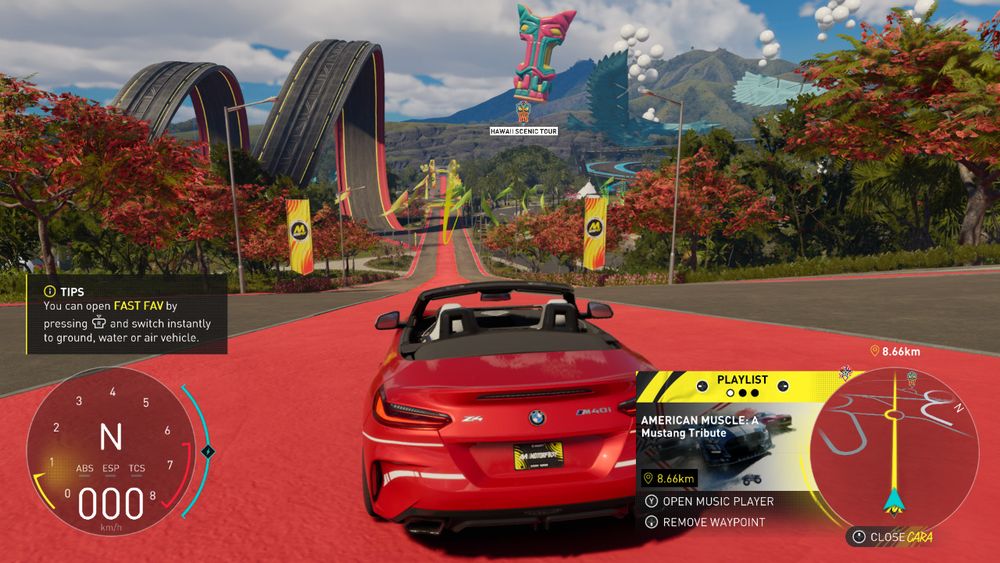Click the Open Music Player option
The height and width of the screenshot is (563, 1000).
[x=716, y=501]
